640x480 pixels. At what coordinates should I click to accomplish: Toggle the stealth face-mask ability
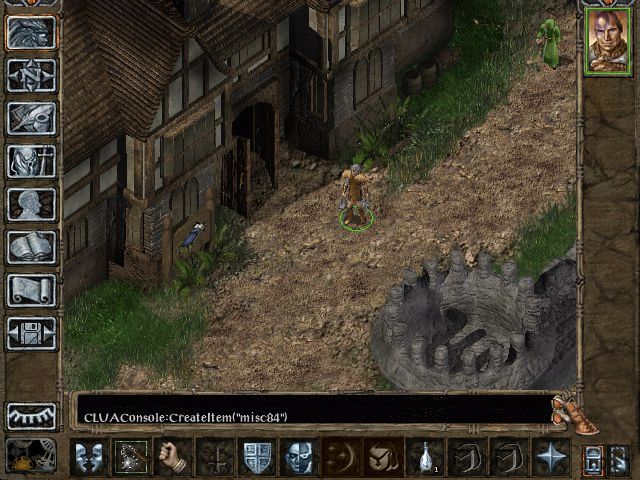point(299,457)
